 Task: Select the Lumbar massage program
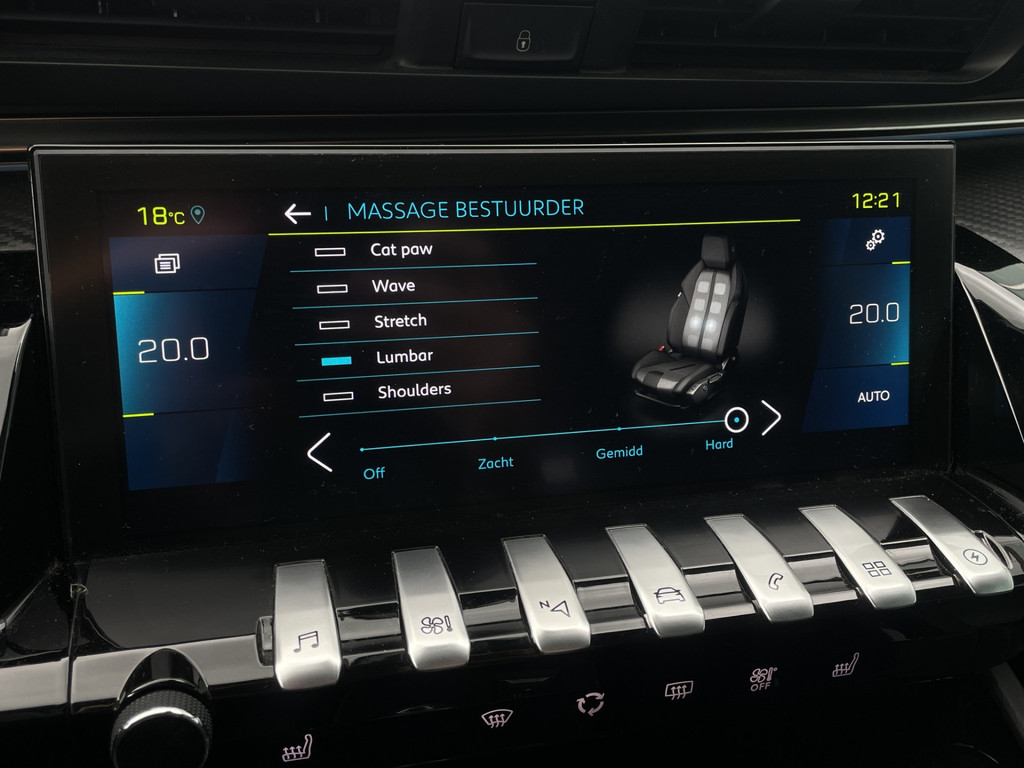(x=403, y=356)
